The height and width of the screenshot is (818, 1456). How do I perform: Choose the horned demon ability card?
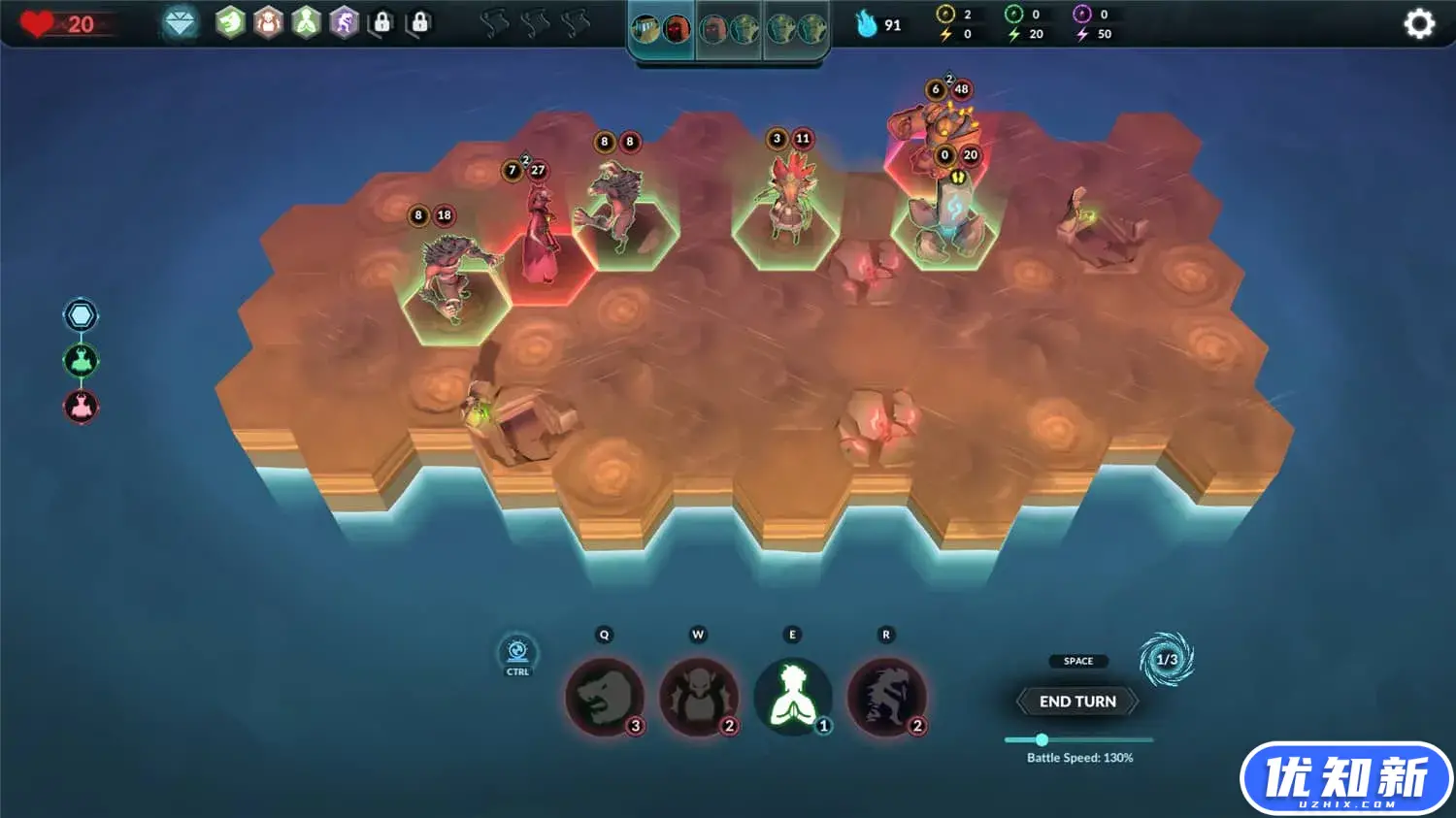pyautogui.click(x=698, y=697)
